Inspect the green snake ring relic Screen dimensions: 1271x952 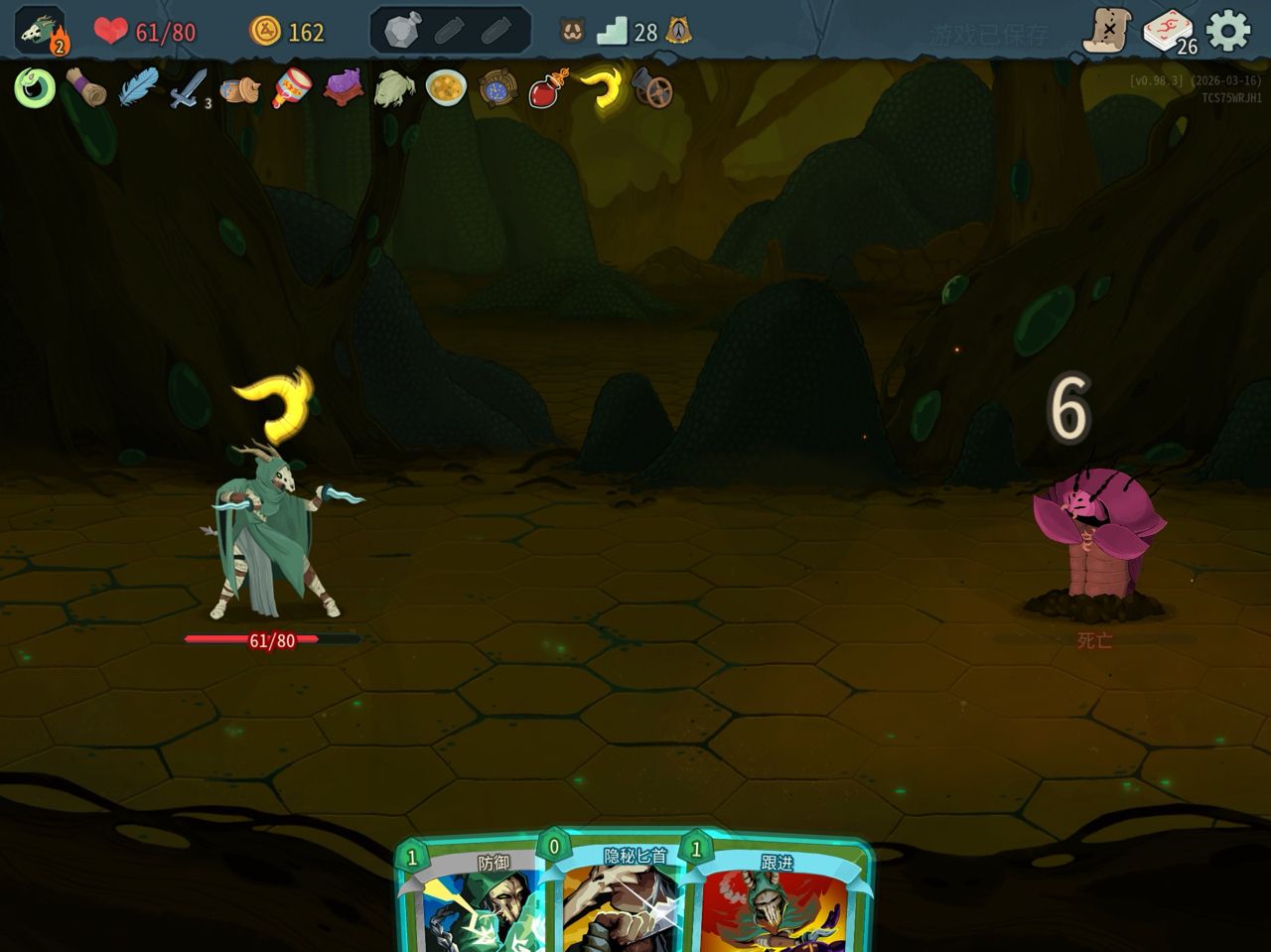click(34, 89)
